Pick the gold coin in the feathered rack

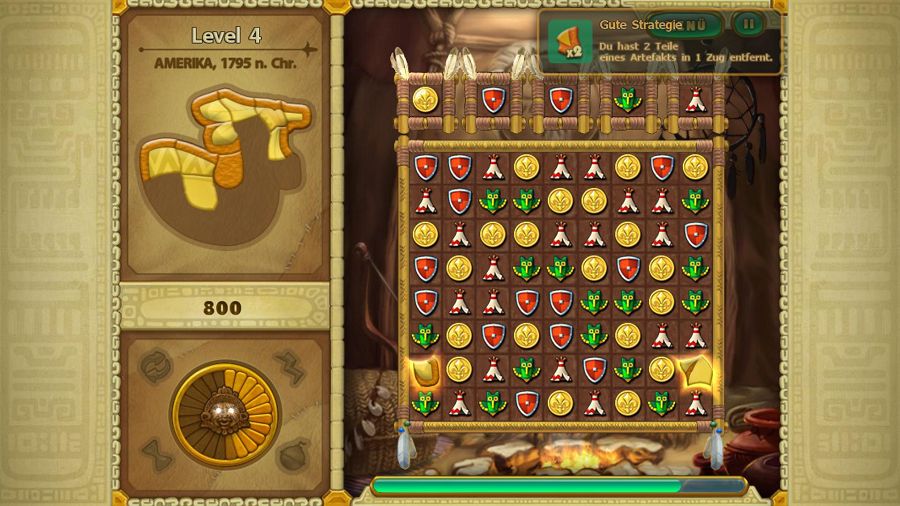(425, 99)
